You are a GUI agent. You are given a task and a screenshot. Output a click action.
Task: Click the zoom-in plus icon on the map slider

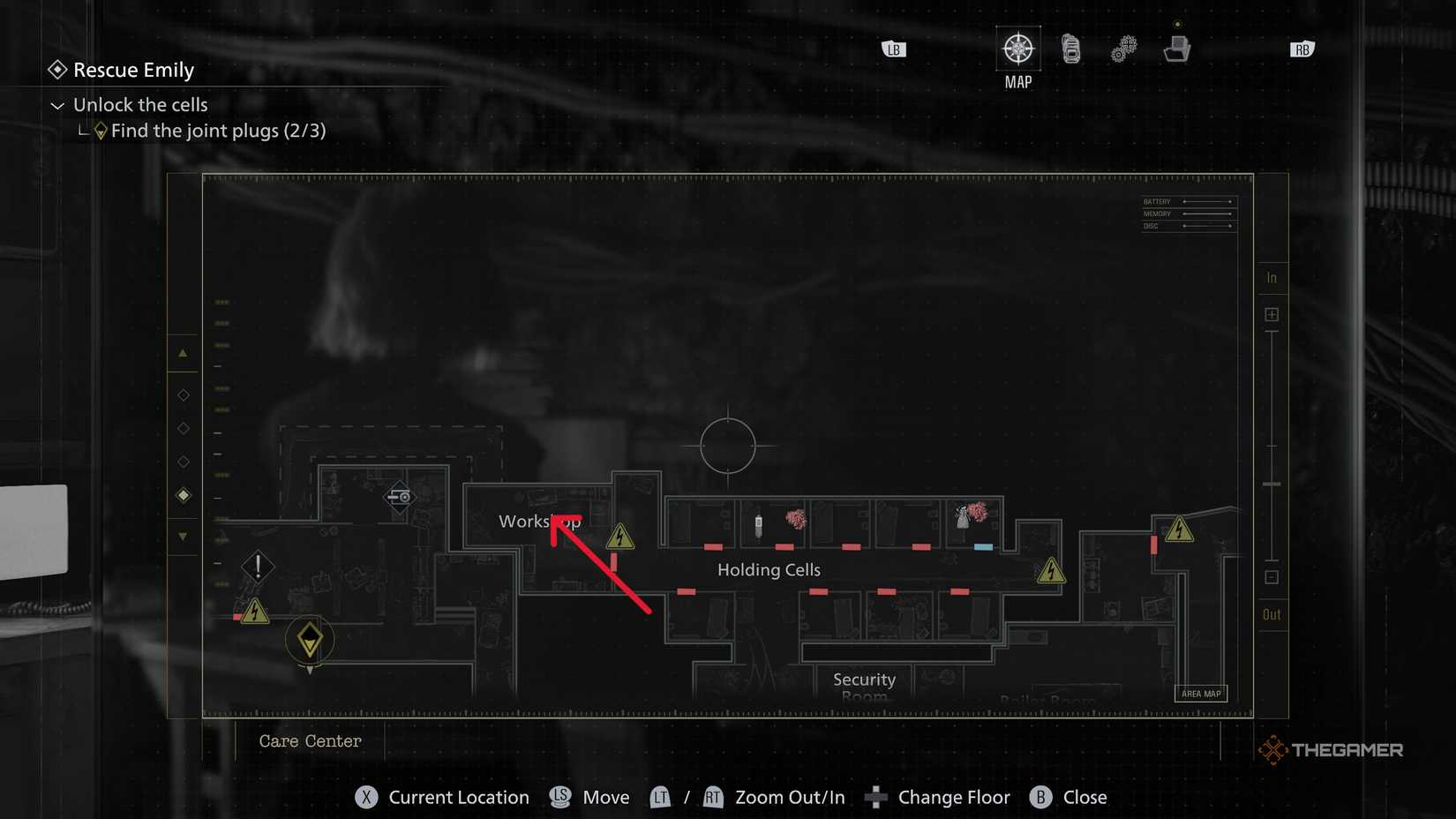pos(1272,313)
